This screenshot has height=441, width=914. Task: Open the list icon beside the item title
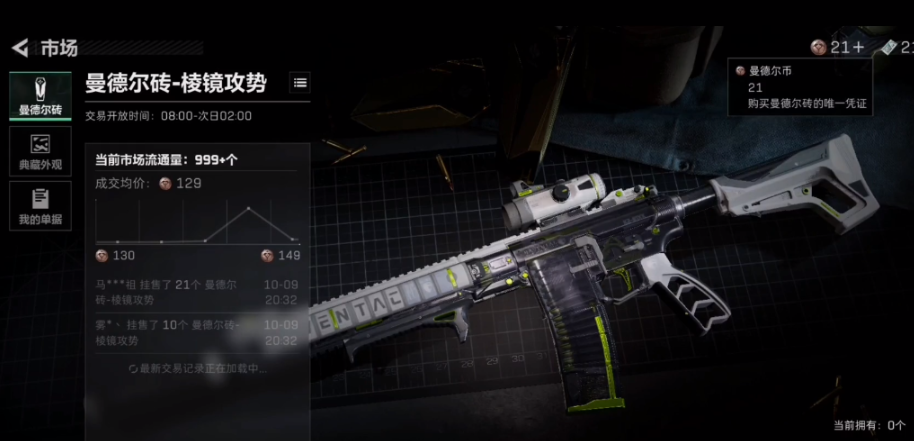(x=299, y=83)
